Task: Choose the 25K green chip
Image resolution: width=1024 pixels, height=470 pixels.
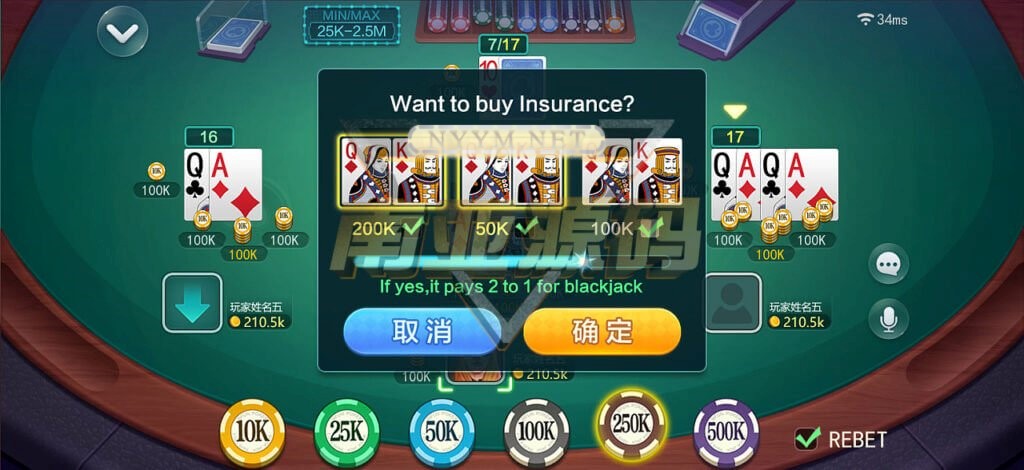Action: click(347, 433)
